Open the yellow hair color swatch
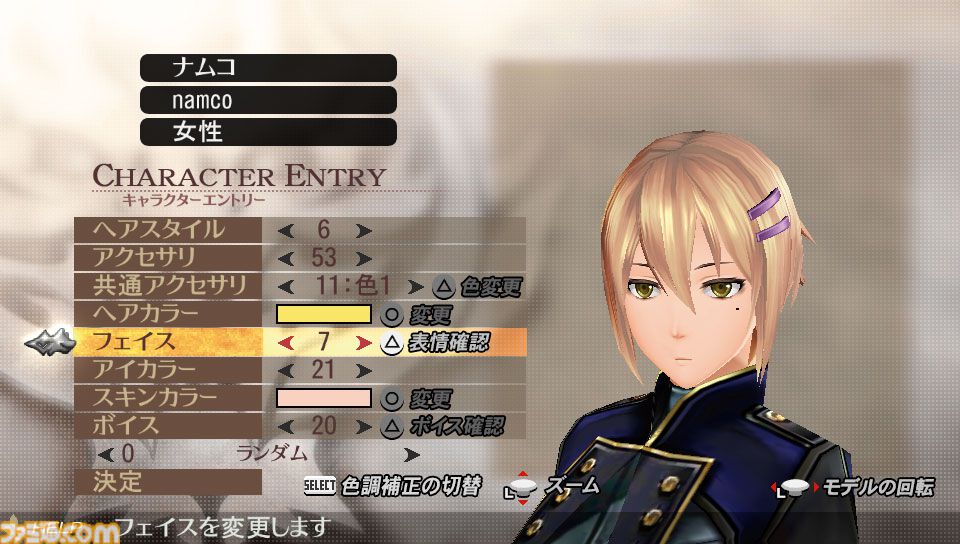 coord(323,314)
